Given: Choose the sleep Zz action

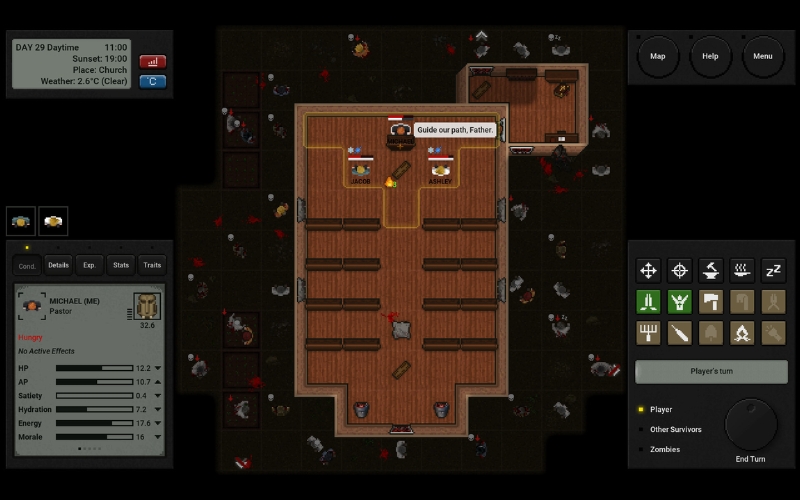Looking at the screenshot, I should point(773,270).
